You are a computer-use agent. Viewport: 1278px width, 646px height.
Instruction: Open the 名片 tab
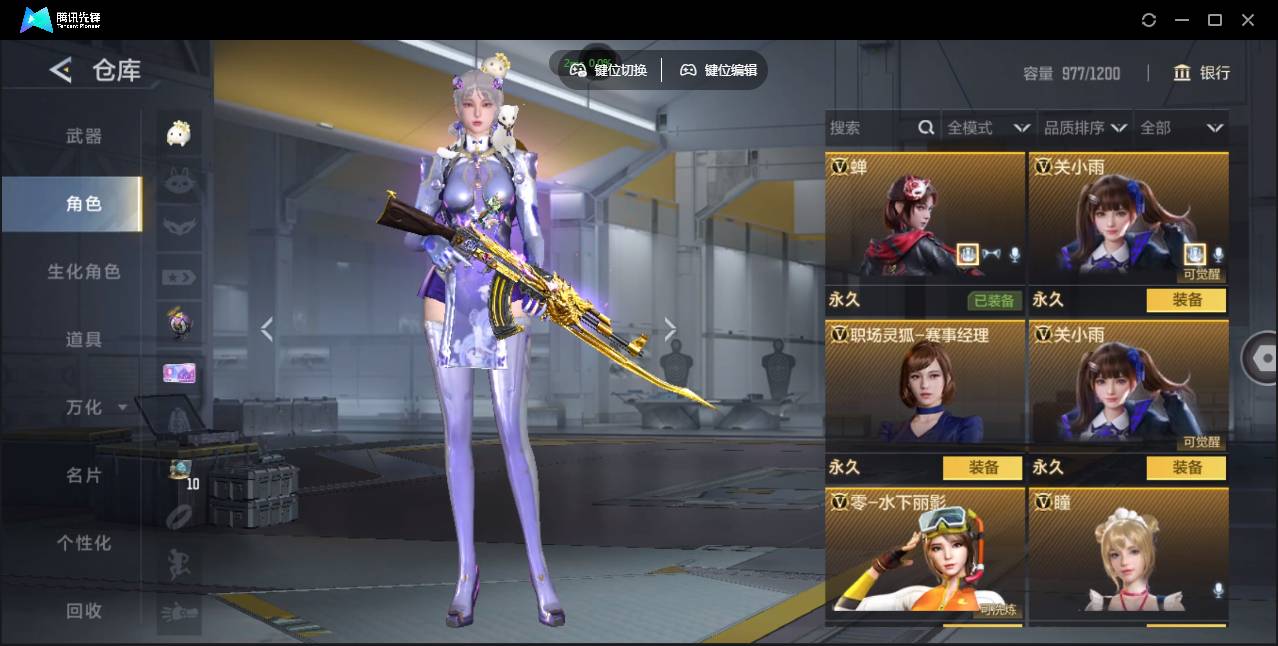click(84, 475)
